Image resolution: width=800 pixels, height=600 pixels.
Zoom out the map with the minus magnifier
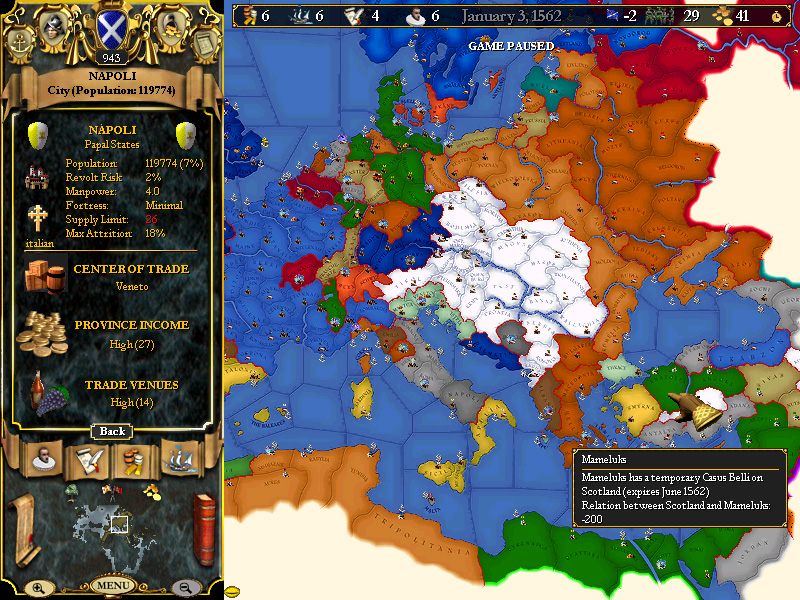(186, 588)
